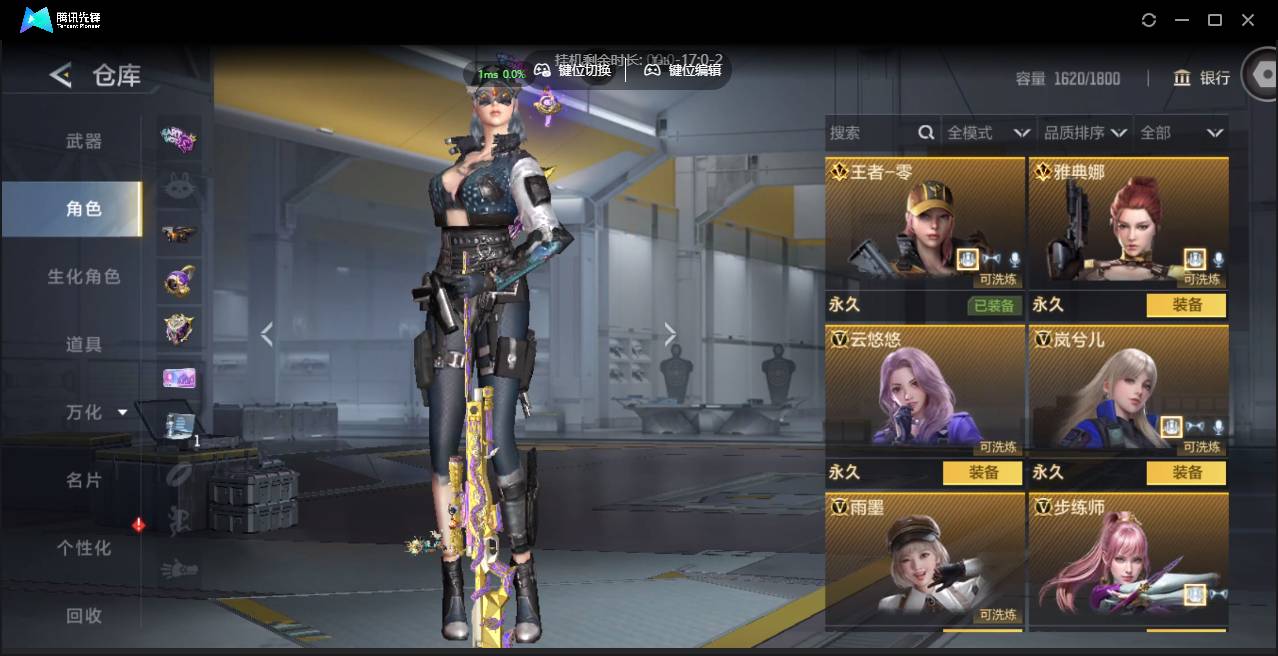The height and width of the screenshot is (656, 1278).
Task: Equip the 云悠悠 character
Action: pos(982,473)
